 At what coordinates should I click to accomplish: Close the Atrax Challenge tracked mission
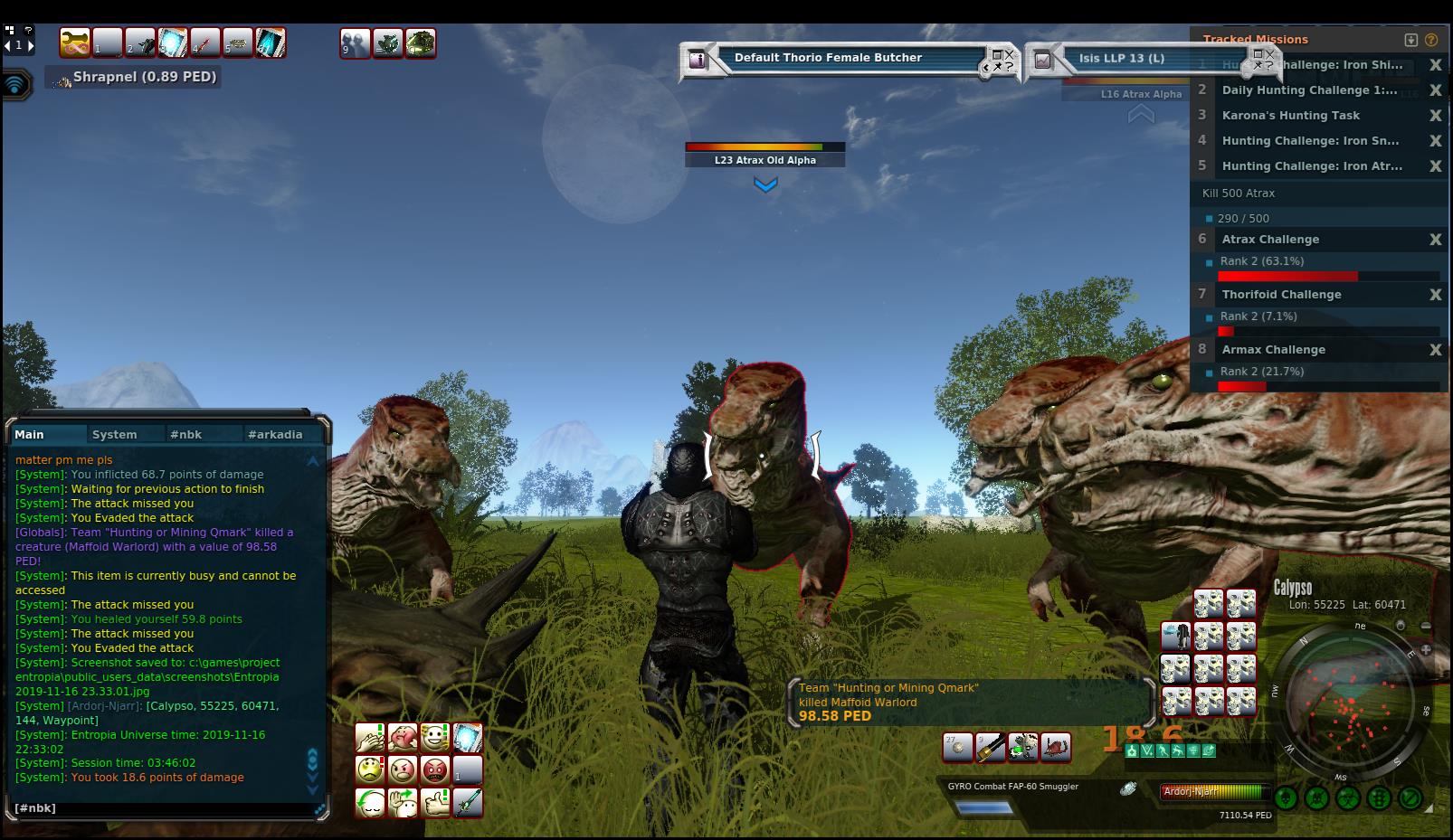1435,240
